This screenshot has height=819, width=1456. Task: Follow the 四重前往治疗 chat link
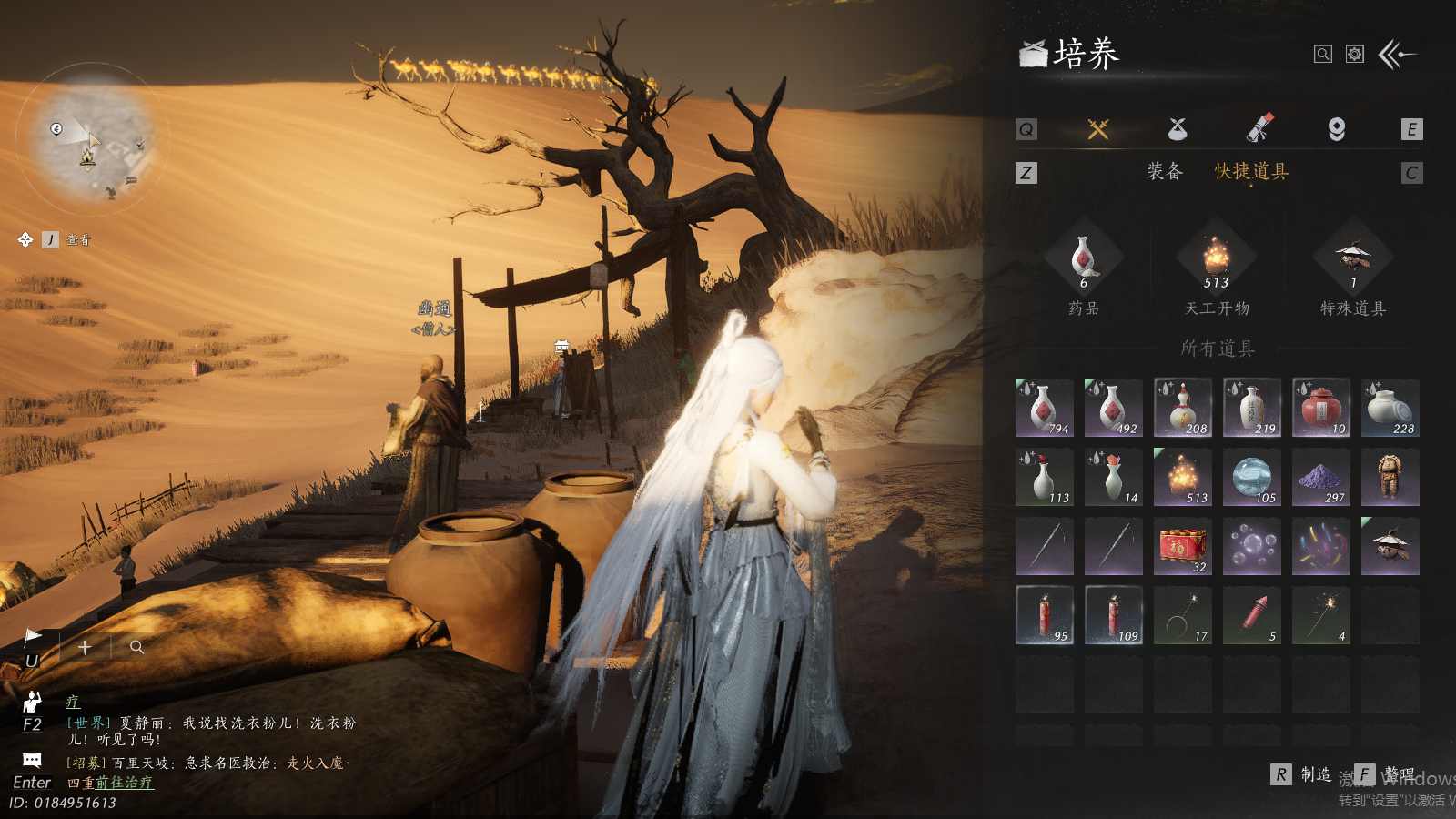click(110, 783)
